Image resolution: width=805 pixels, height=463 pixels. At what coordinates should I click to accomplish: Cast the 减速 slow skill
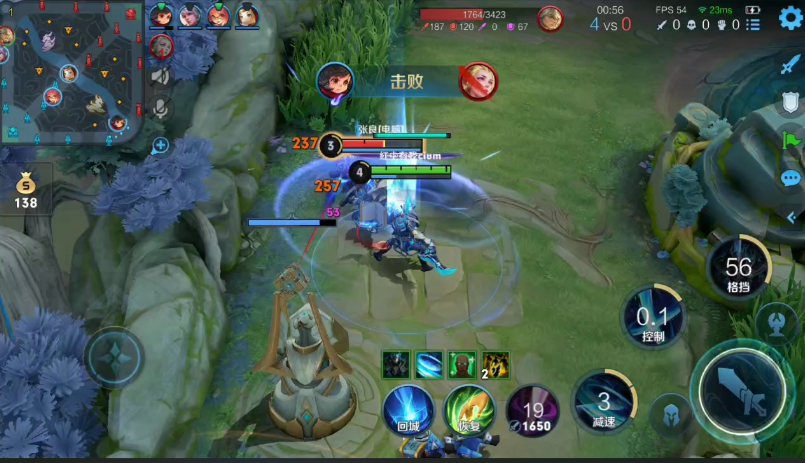[x=603, y=402]
